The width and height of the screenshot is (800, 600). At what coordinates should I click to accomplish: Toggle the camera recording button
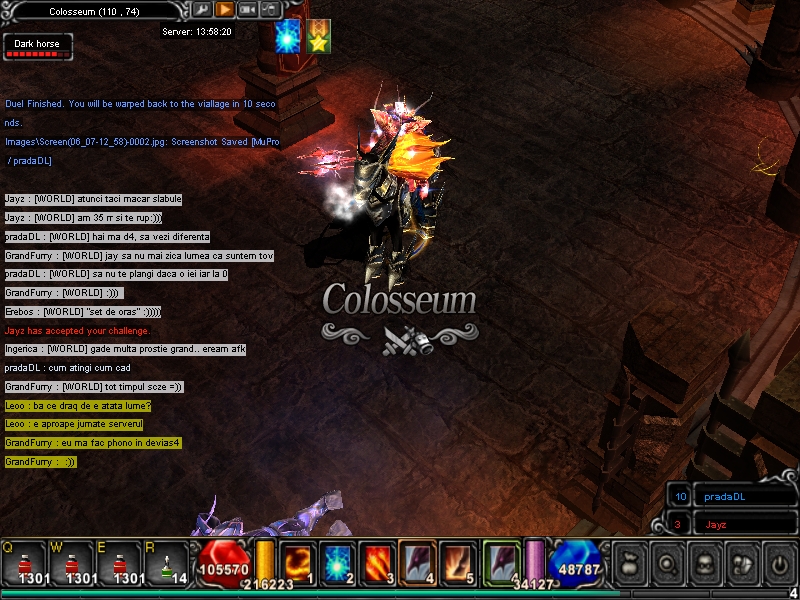point(247,10)
